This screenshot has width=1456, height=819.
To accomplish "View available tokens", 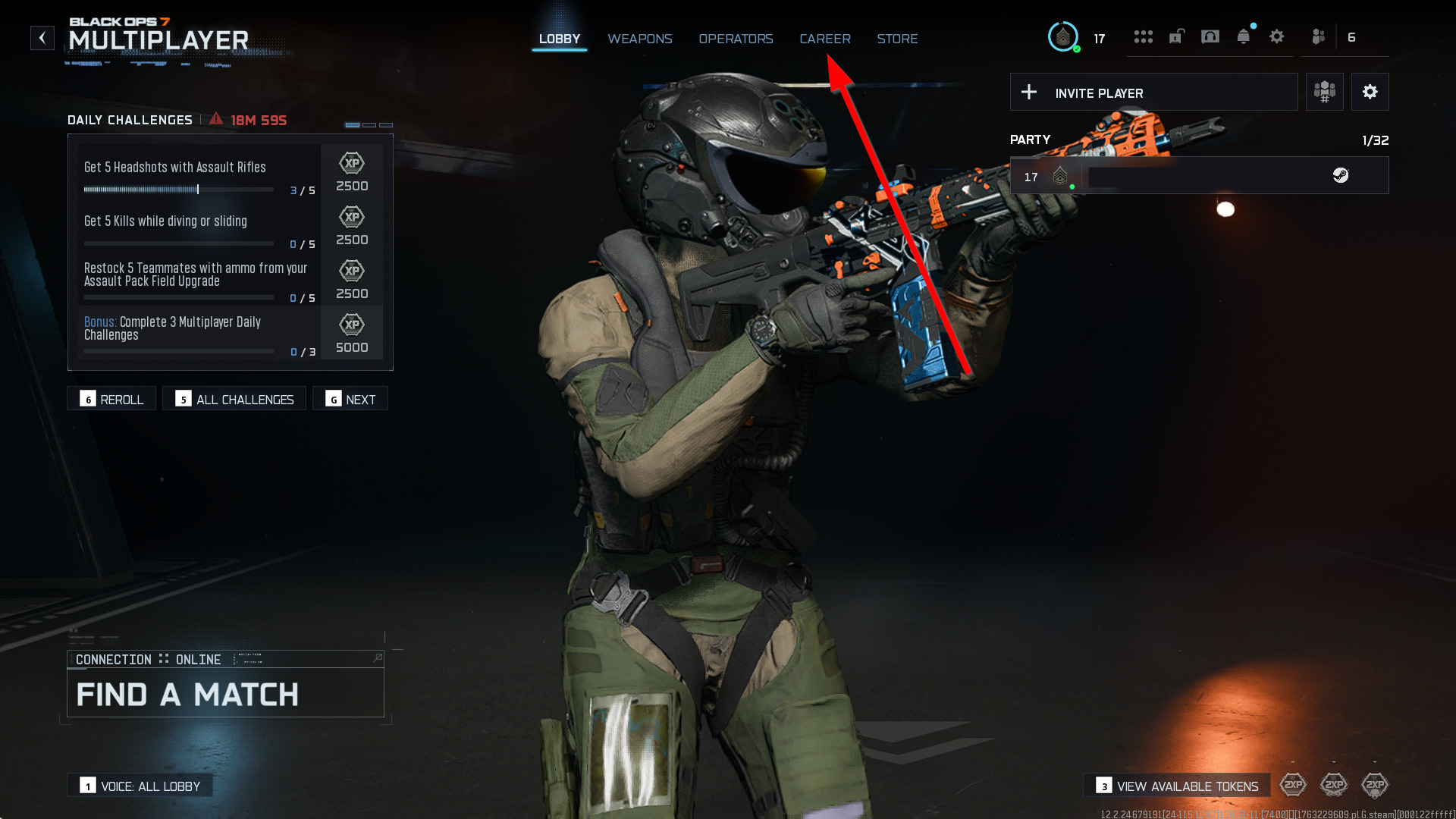I will click(x=1177, y=786).
